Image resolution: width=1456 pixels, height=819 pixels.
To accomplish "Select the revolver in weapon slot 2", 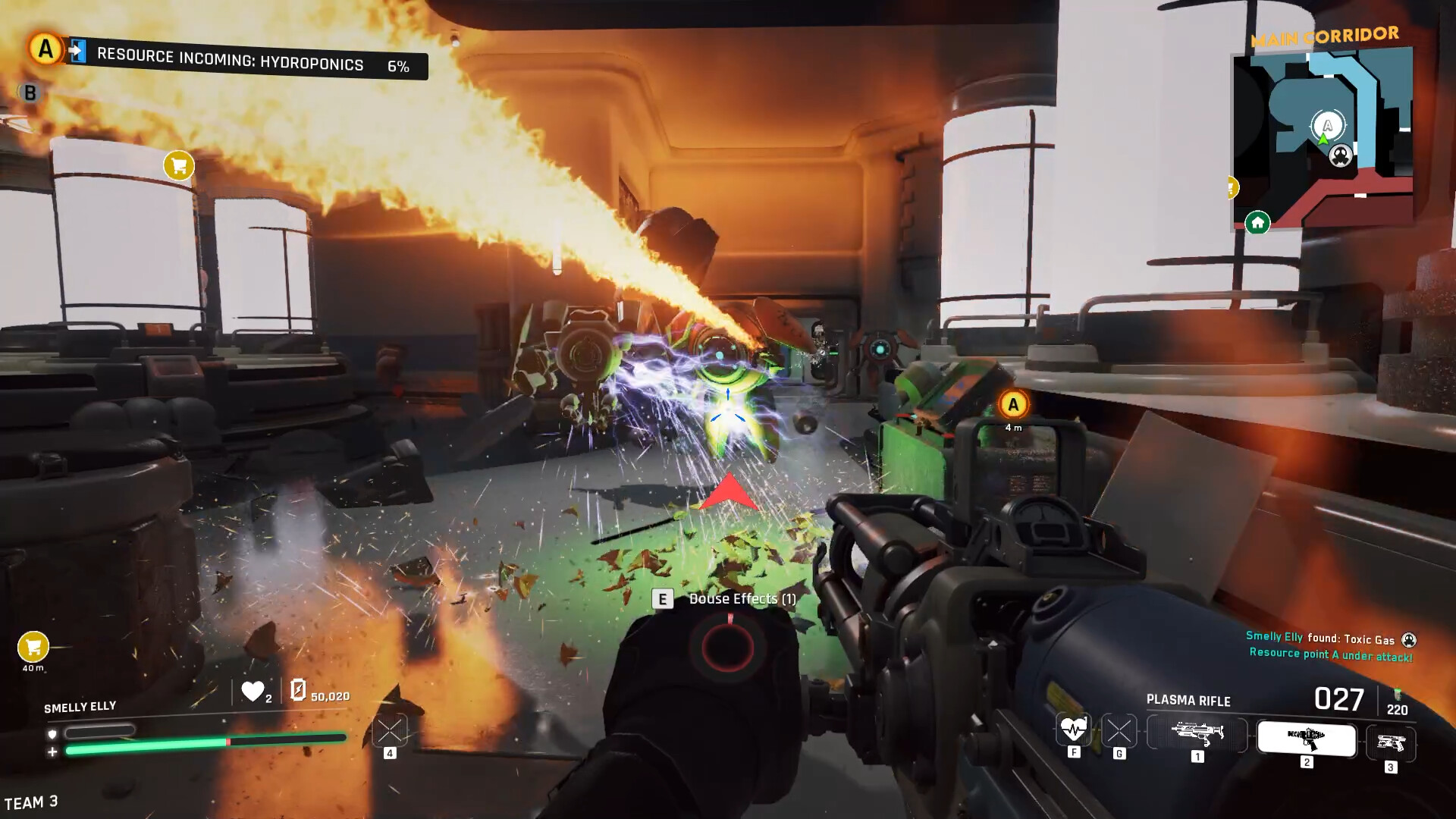I will click(1306, 739).
